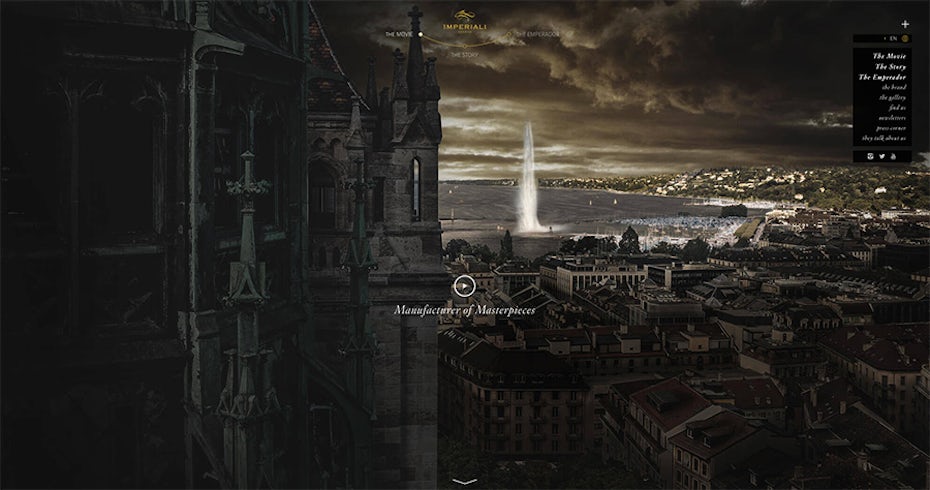The image size is (930, 490).
Task: Toggle the gold round sound button
Action: (x=904, y=39)
